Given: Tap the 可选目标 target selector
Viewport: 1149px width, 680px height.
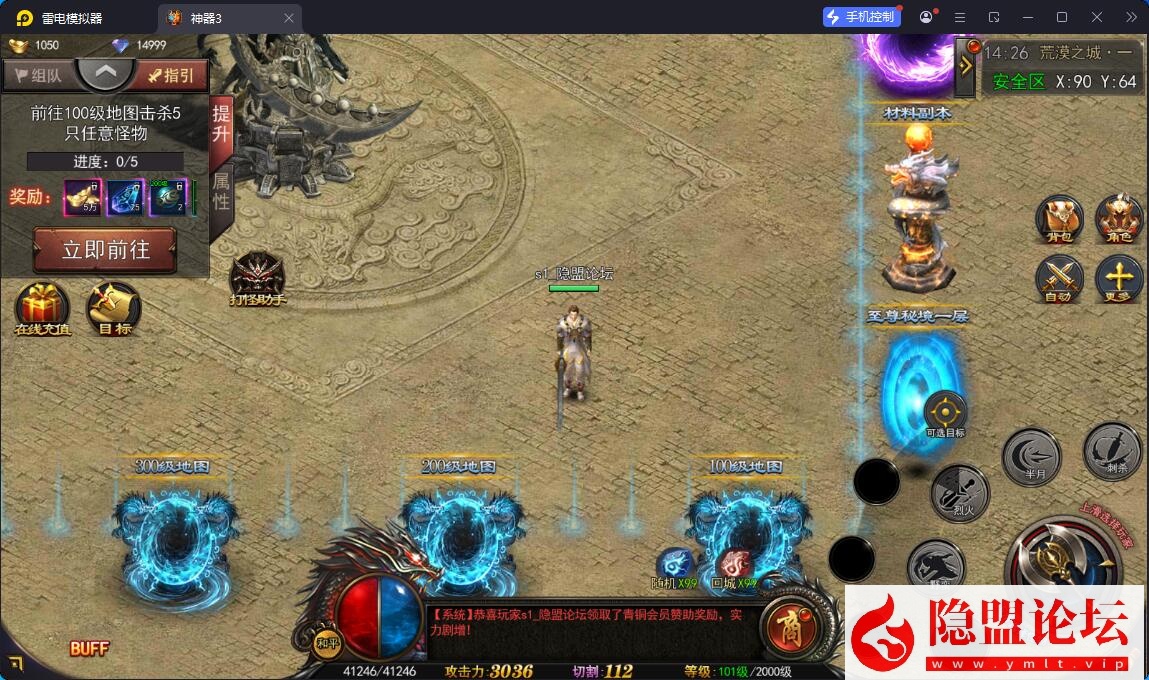Looking at the screenshot, I should [x=945, y=413].
